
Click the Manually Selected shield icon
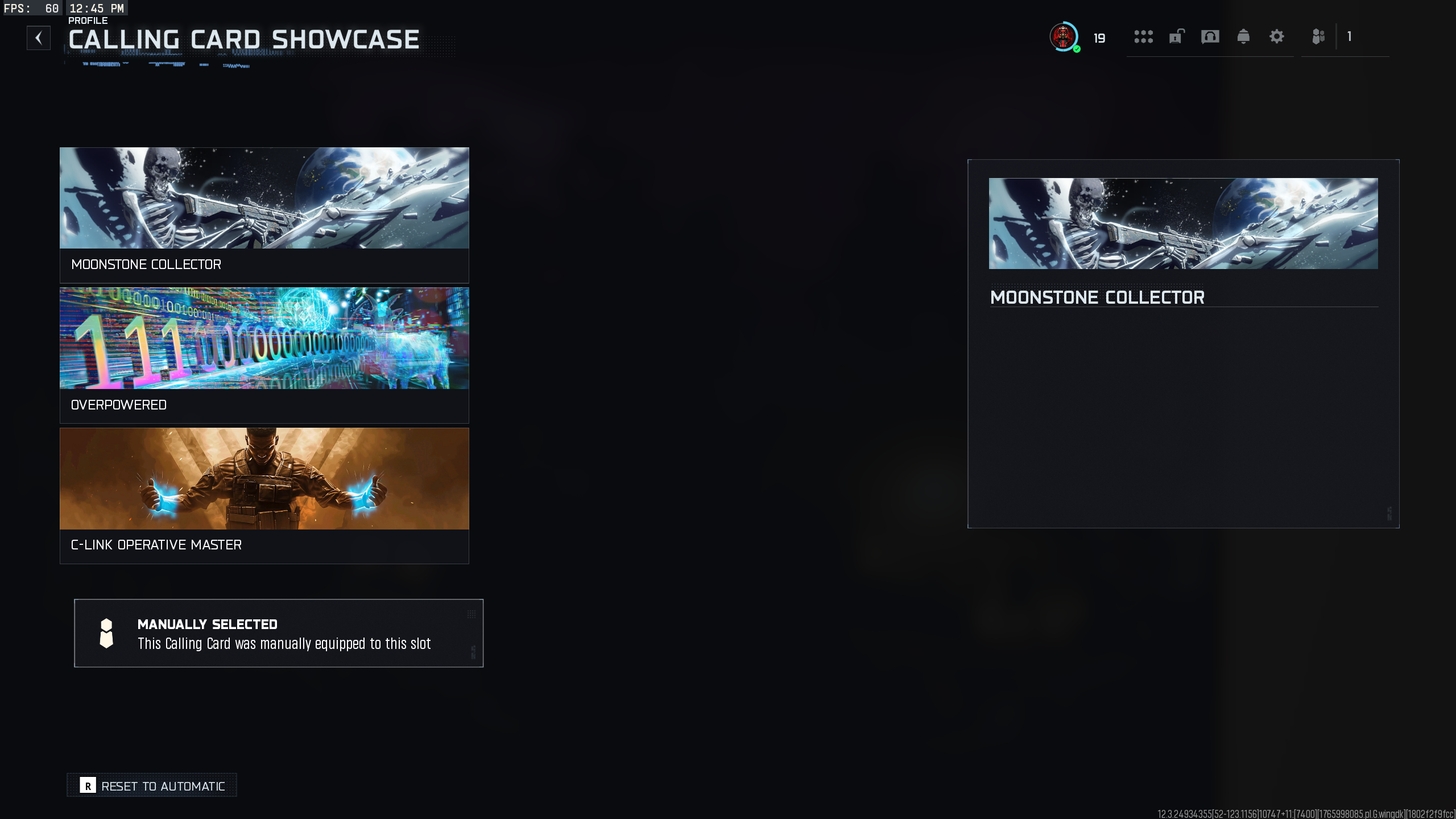[106, 633]
